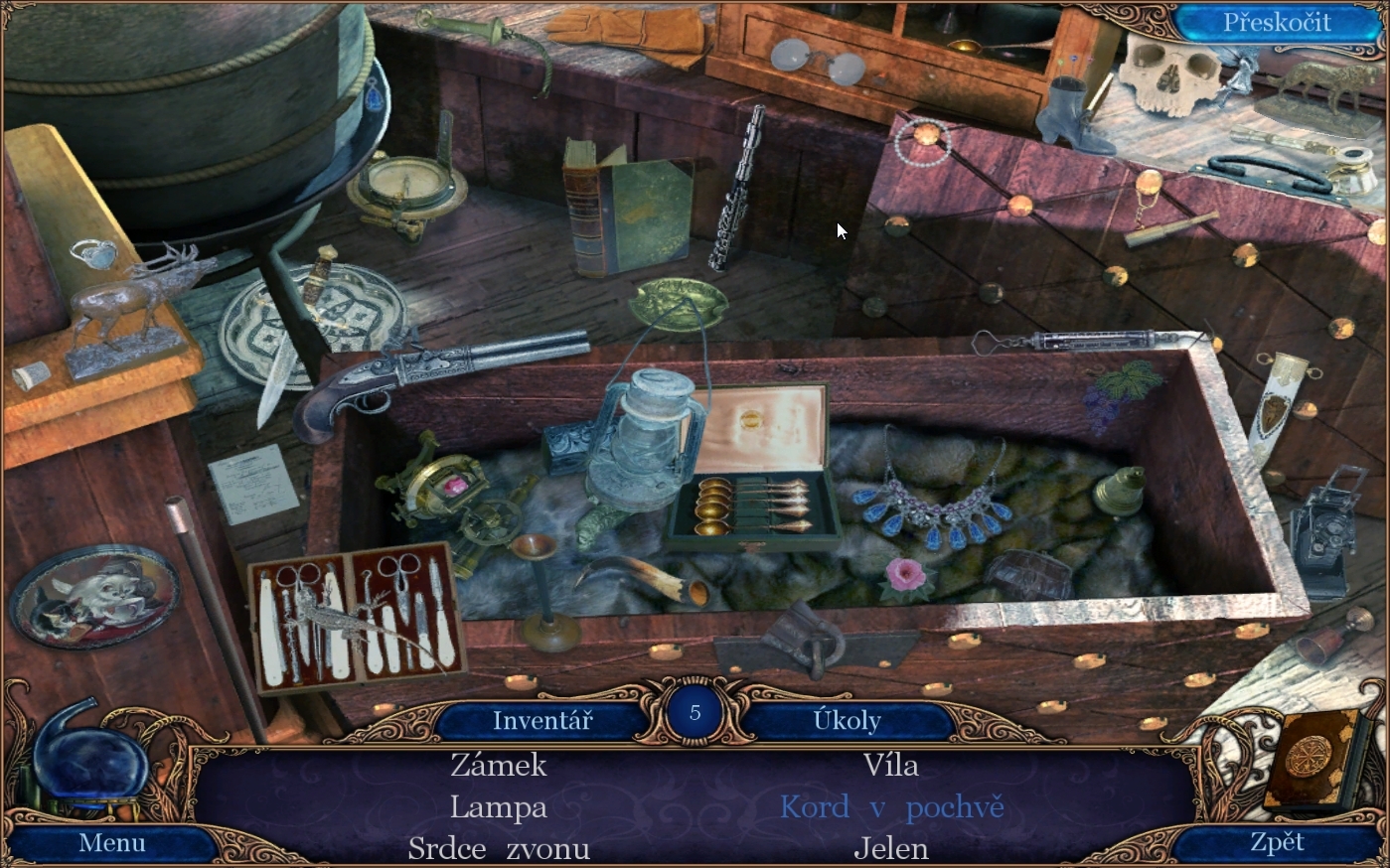Switch to the Úkoly tab
Viewport: 1390px width, 868px height.
[847, 720]
